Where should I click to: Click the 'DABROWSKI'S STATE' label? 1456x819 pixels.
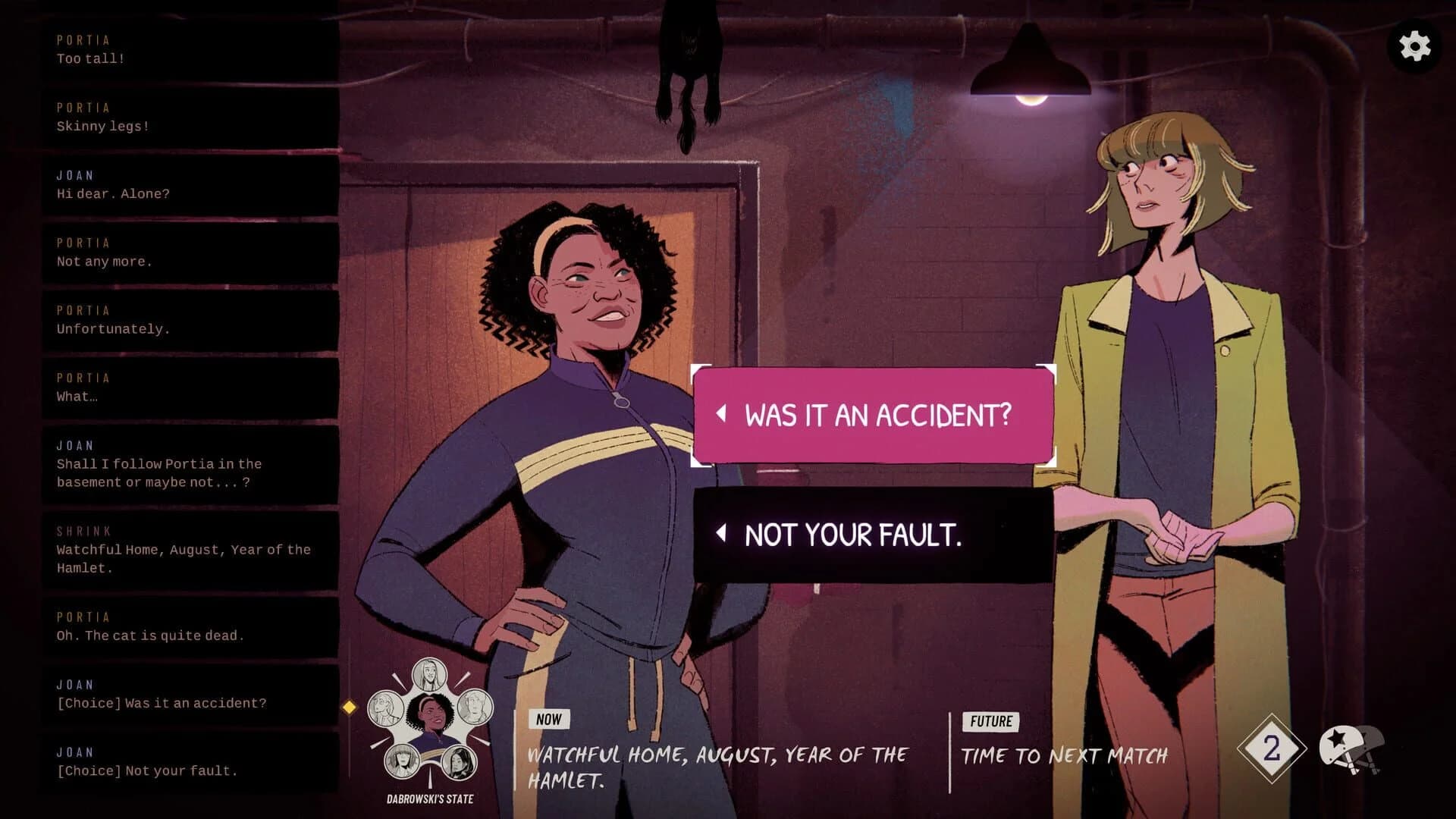tap(430, 799)
